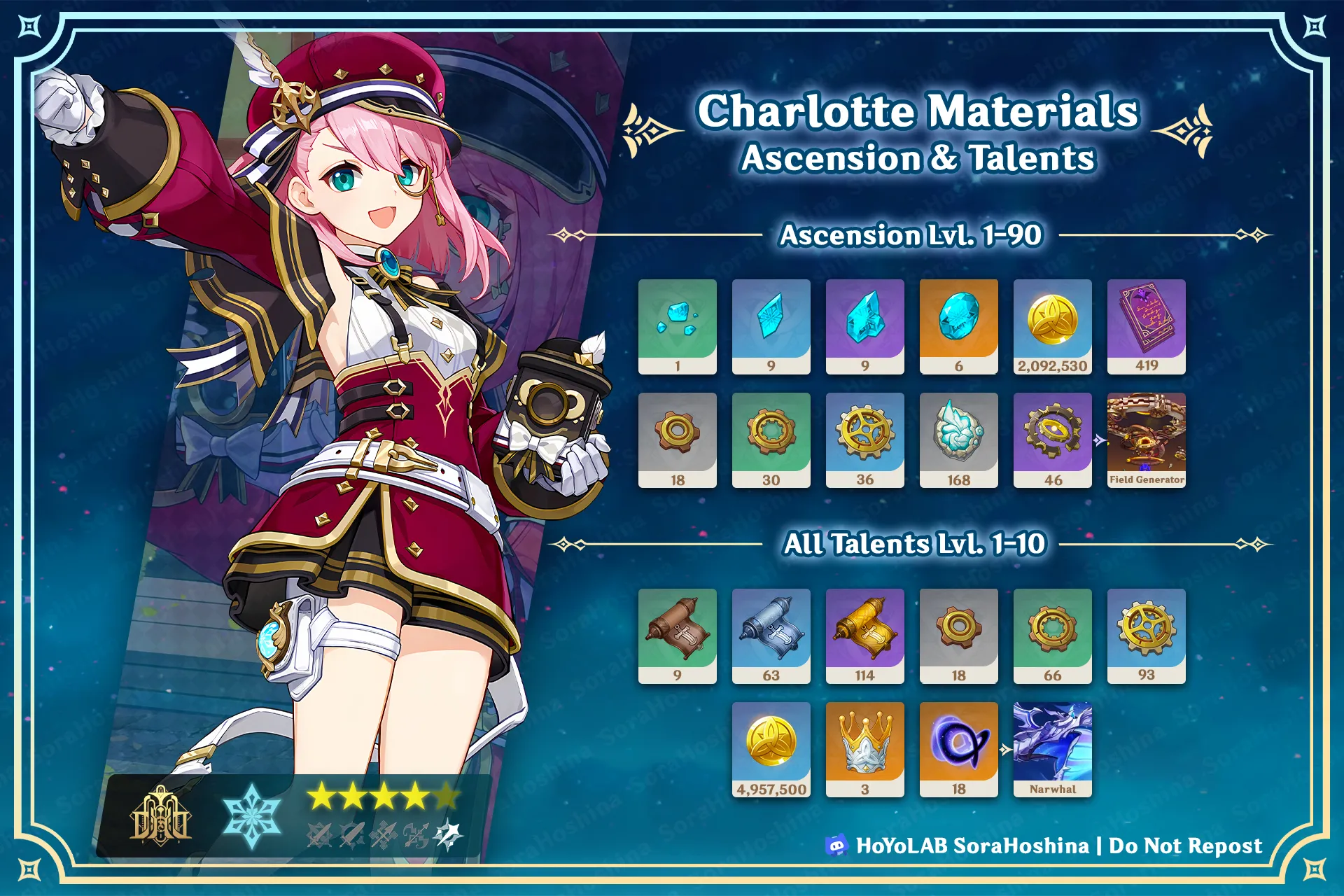Select the golden Philosophies scroll, count 114
Screen dimensions: 1344x896
click(864, 636)
